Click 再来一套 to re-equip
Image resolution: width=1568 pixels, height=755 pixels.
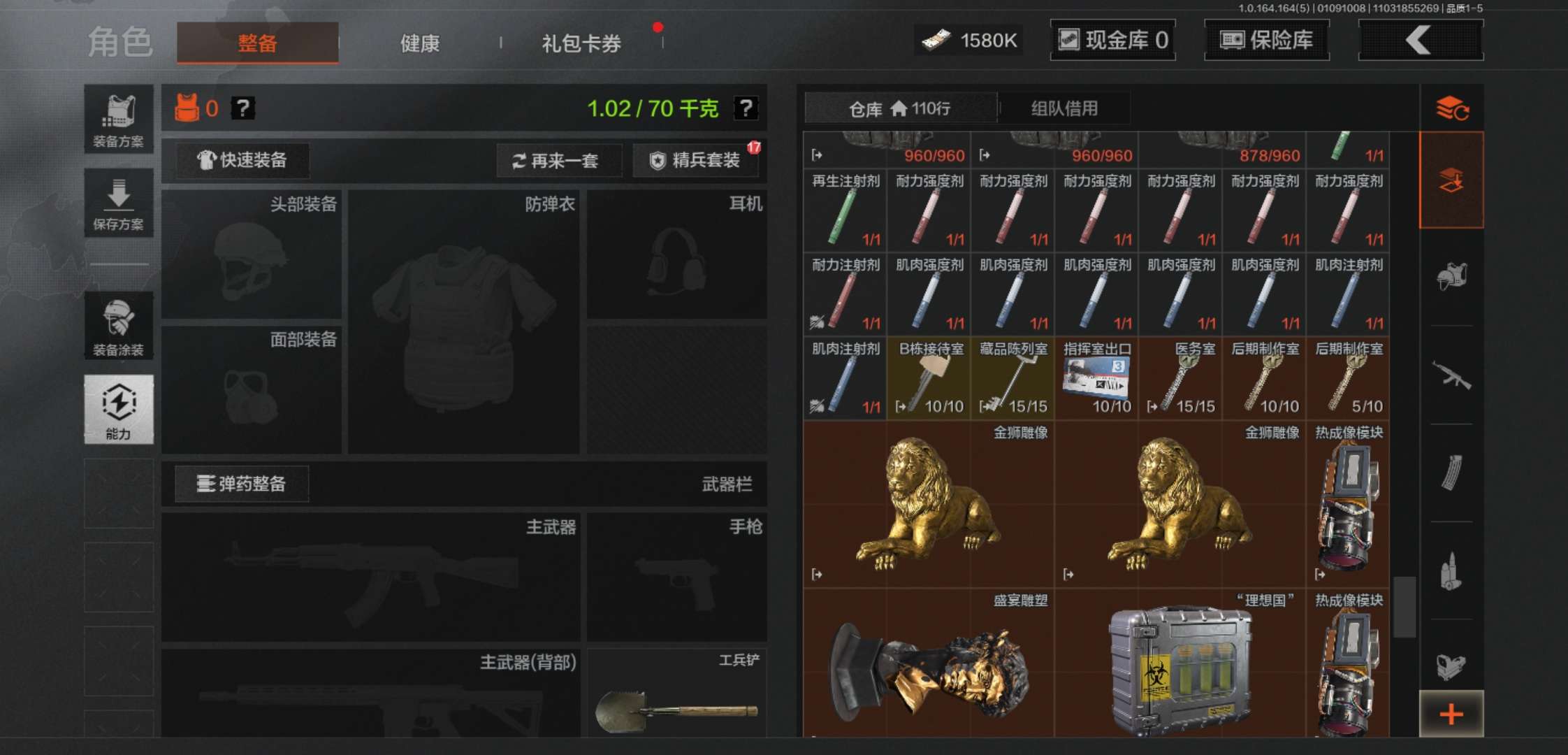tap(557, 161)
